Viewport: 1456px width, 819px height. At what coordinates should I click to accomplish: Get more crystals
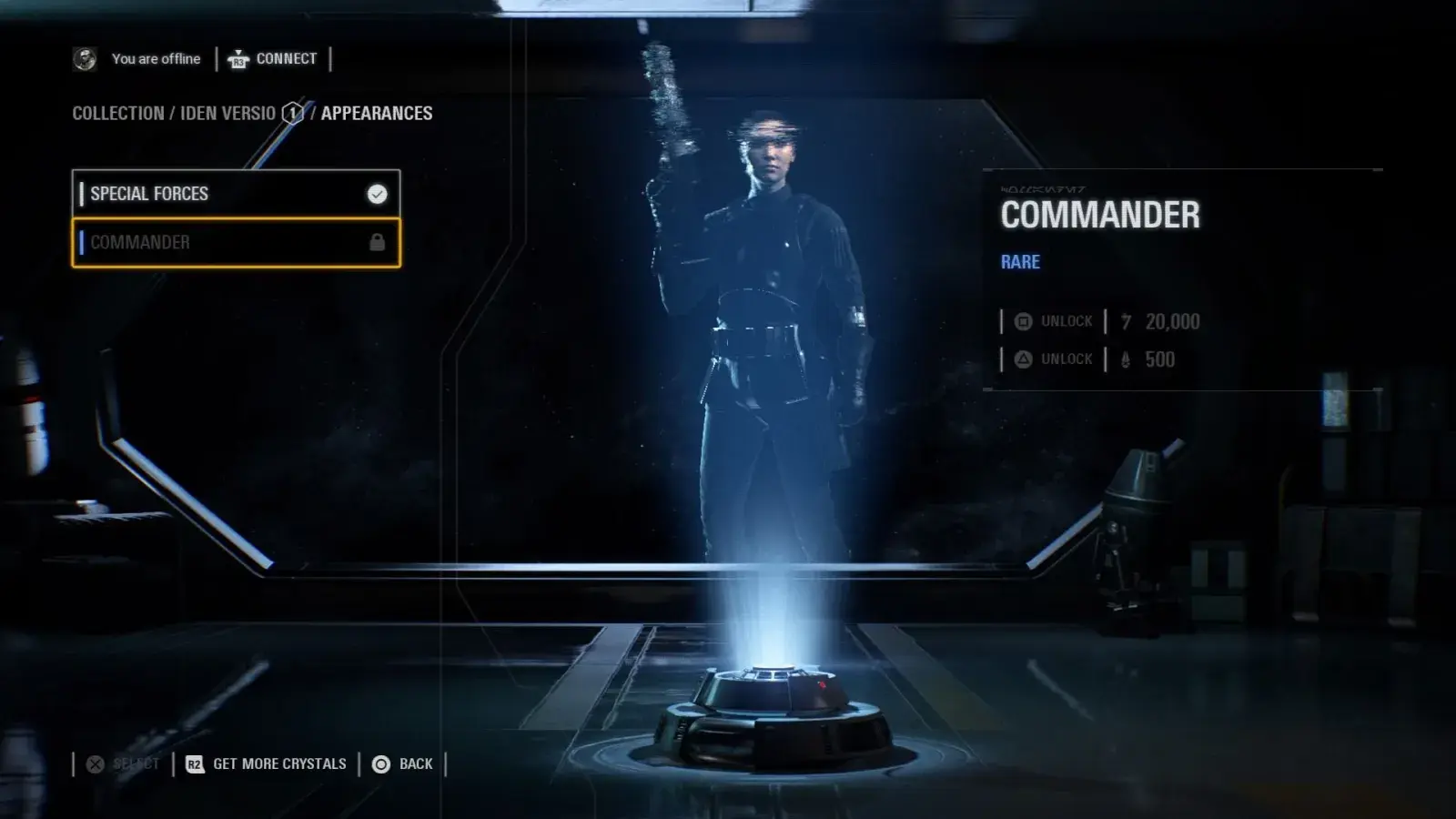click(x=266, y=764)
